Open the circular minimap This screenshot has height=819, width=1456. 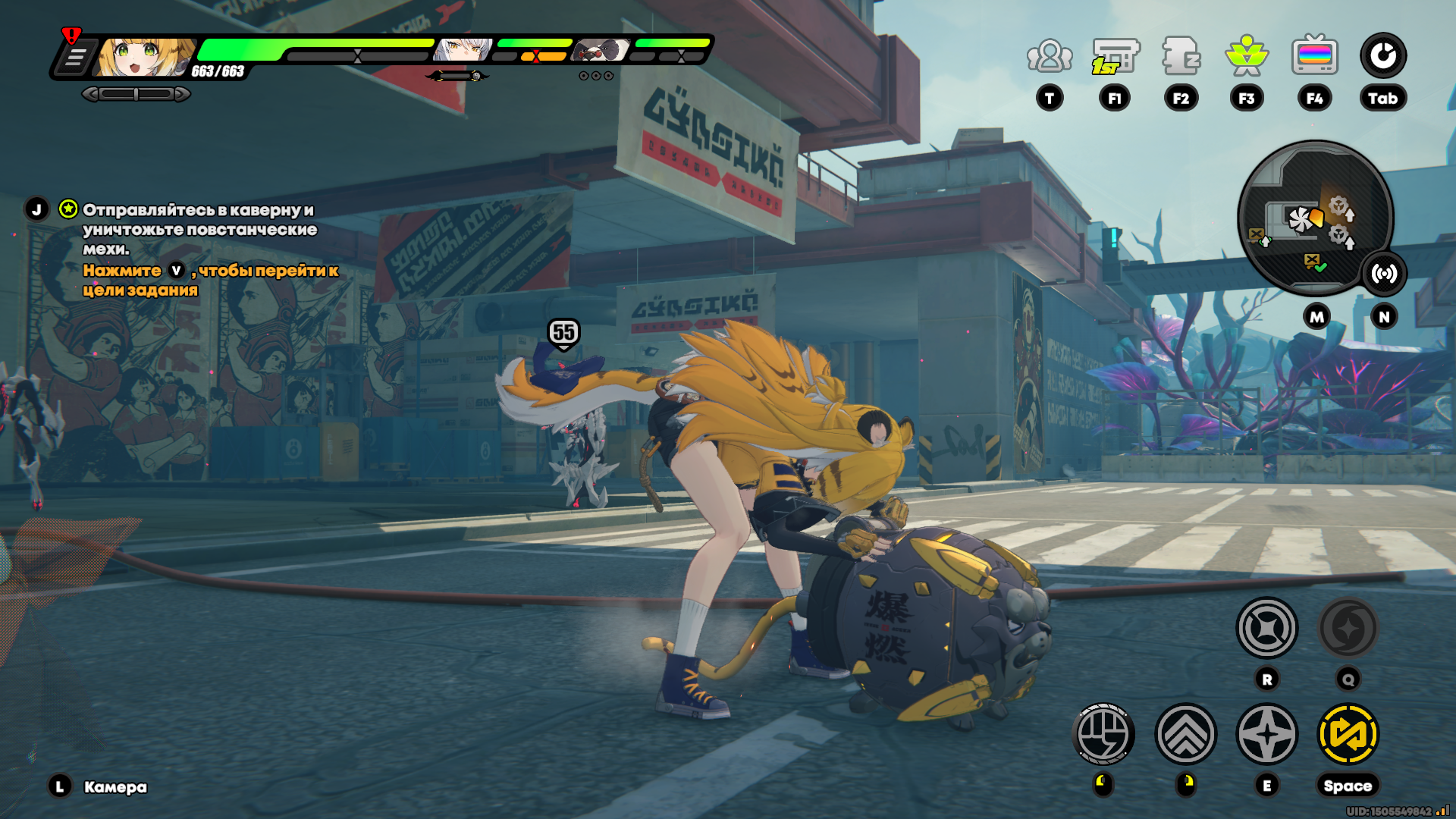pyautogui.click(x=1315, y=218)
